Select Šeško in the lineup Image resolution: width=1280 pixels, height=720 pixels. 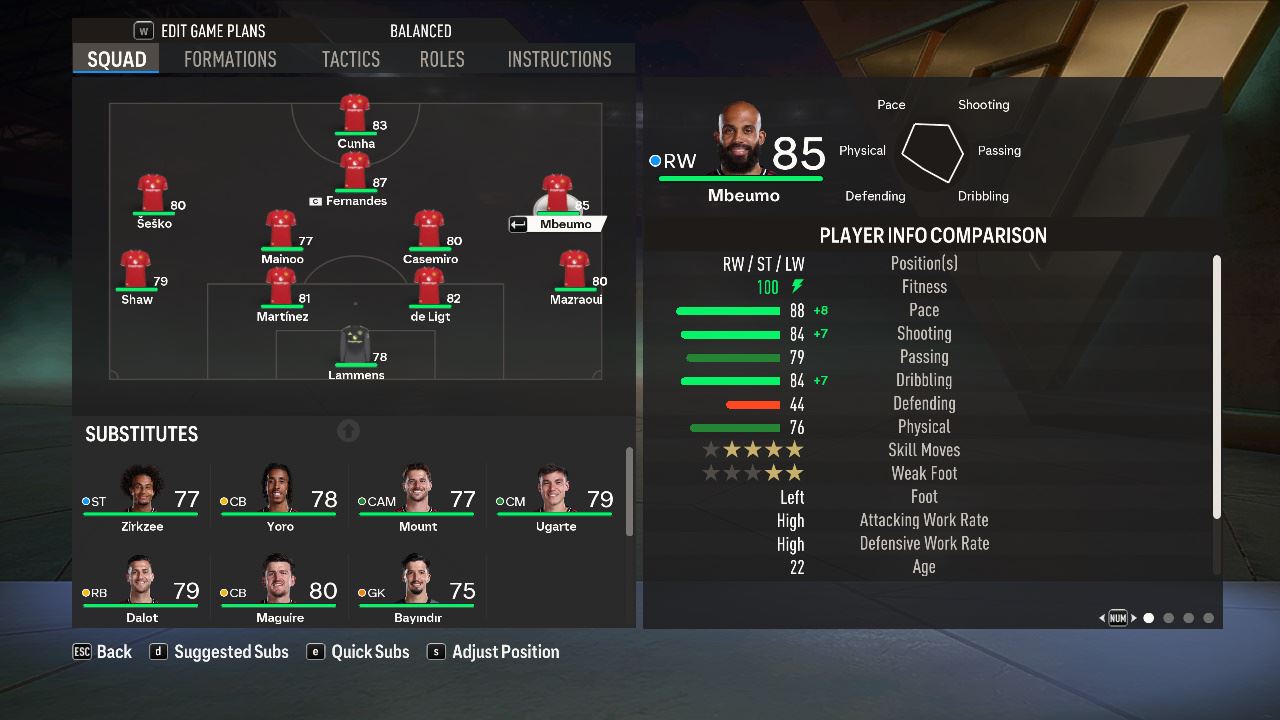point(153,193)
